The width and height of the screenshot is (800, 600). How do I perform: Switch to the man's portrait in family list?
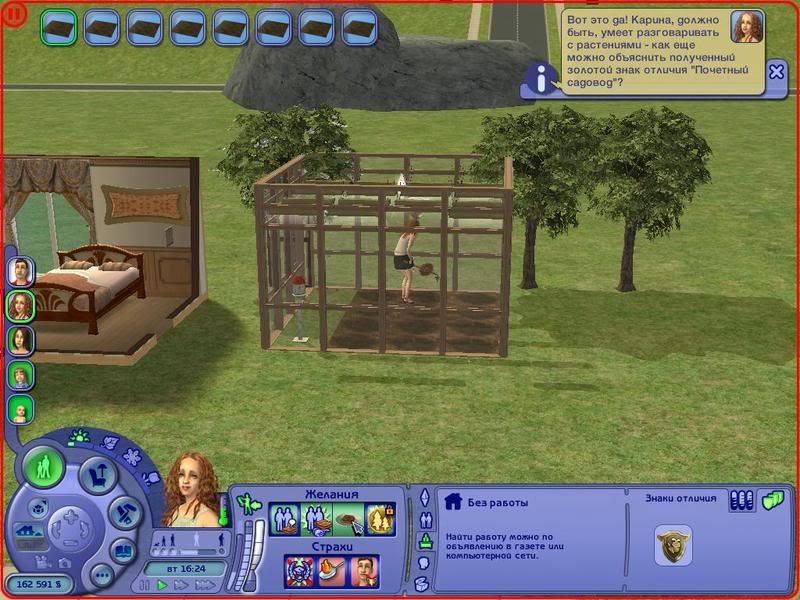click(21, 271)
